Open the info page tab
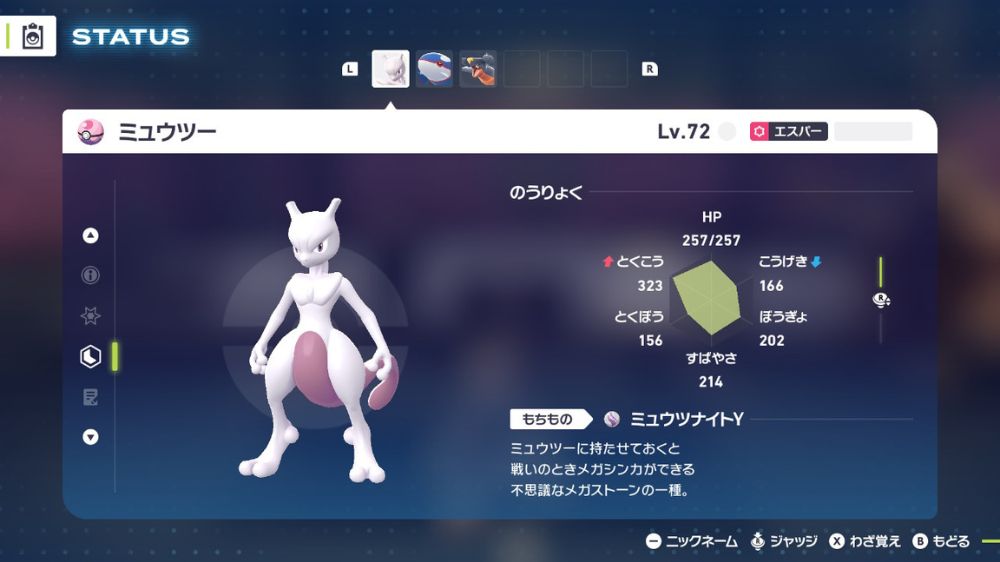This screenshot has width=1000, height=562. (x=91, y=276)
